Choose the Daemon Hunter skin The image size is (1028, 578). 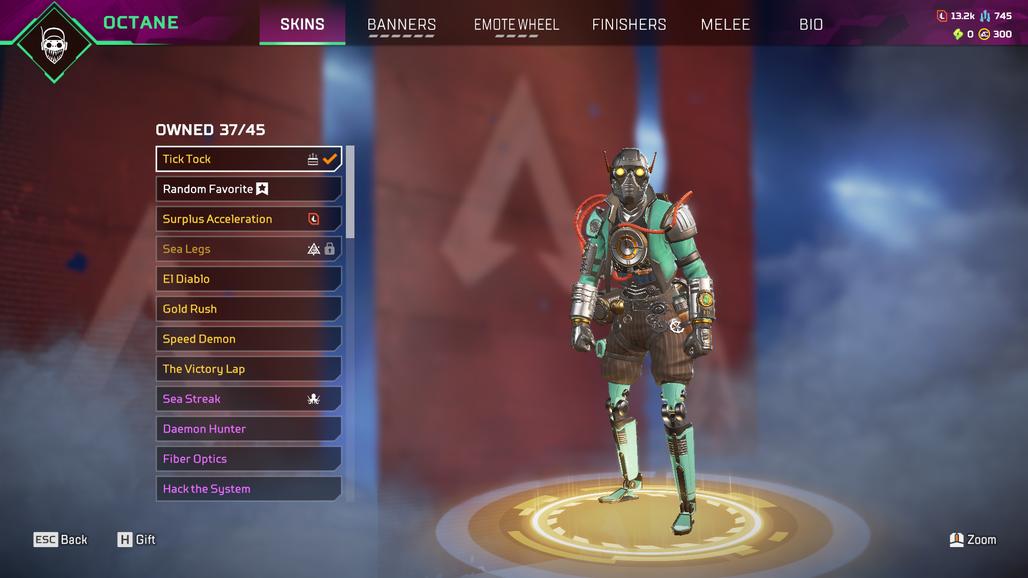[248, 429]
